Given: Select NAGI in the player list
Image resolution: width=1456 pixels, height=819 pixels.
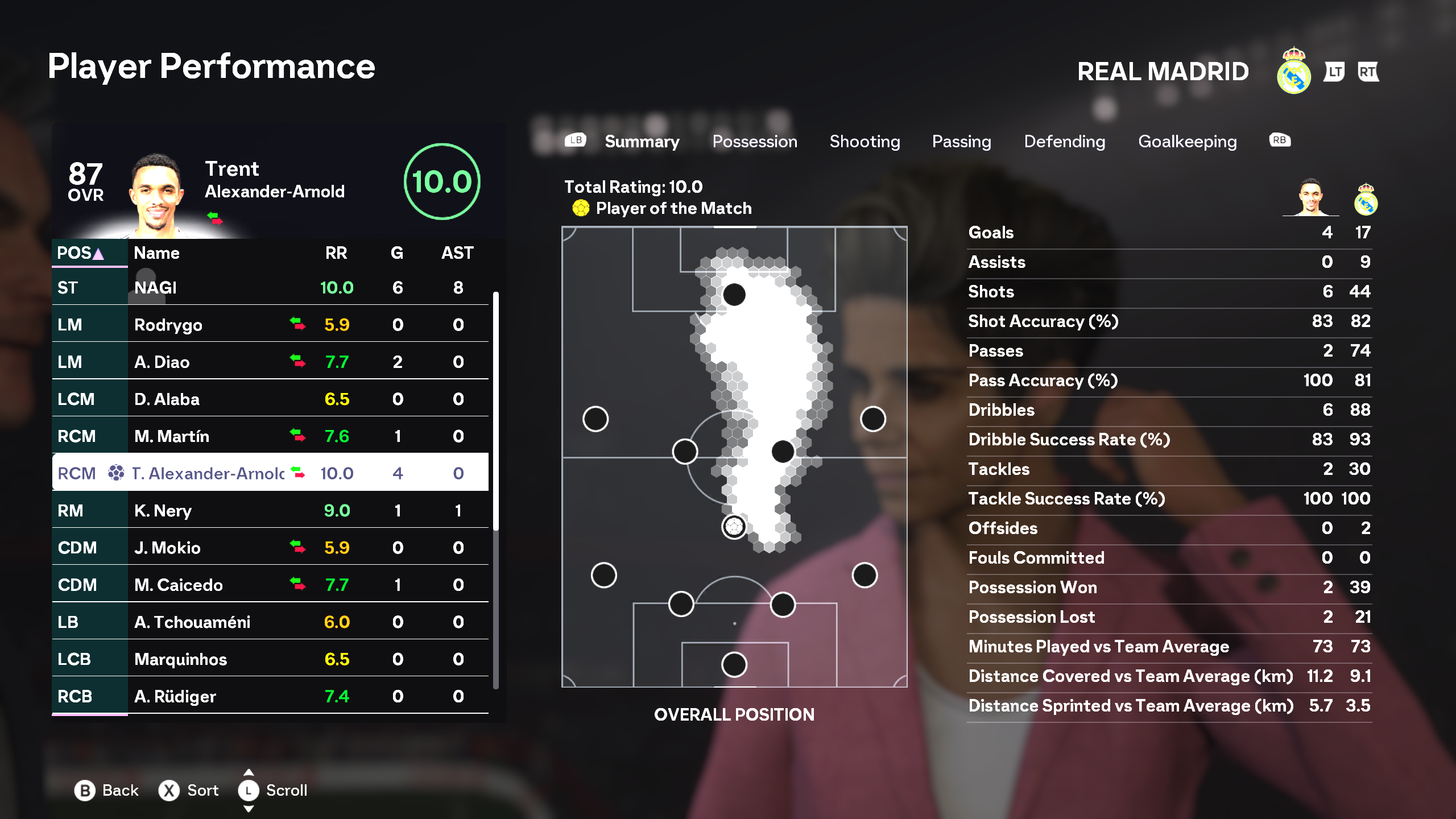Looking at the screenshot, I should 270,288.
